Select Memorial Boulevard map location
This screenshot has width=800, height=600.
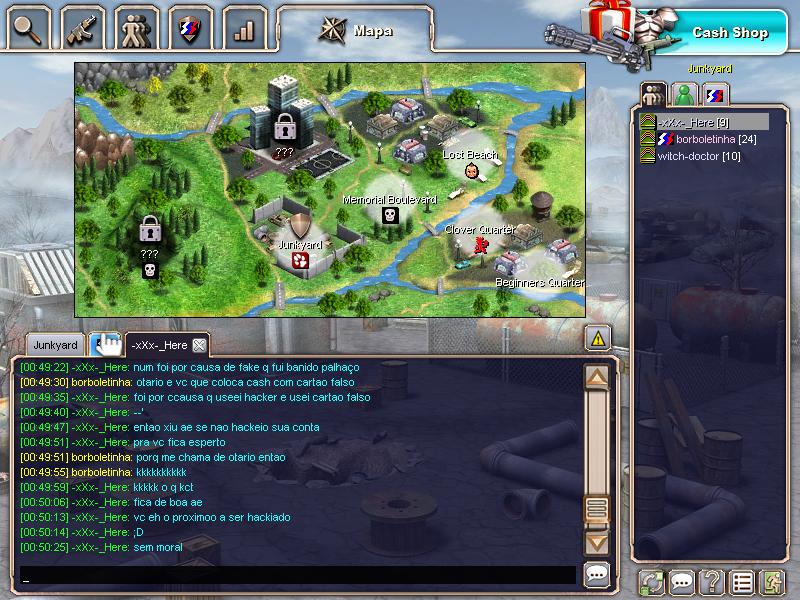pos(389,214)
